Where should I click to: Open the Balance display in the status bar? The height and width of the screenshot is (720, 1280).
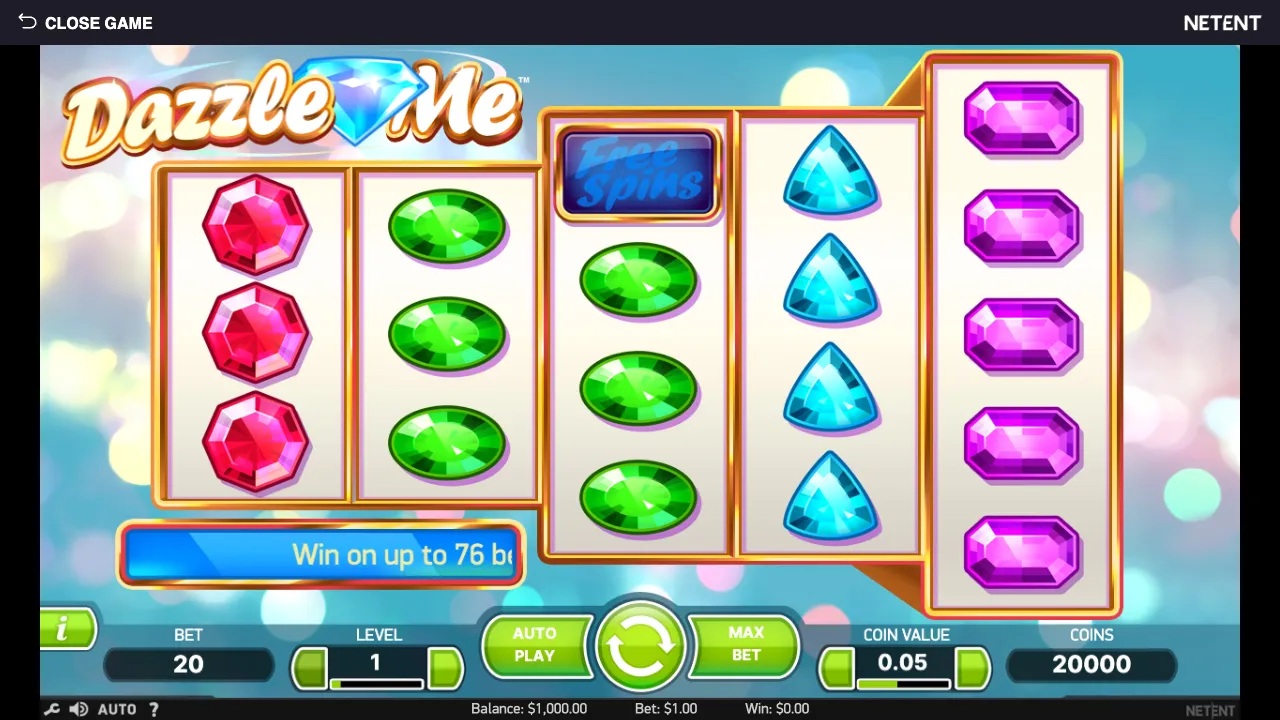531,709
